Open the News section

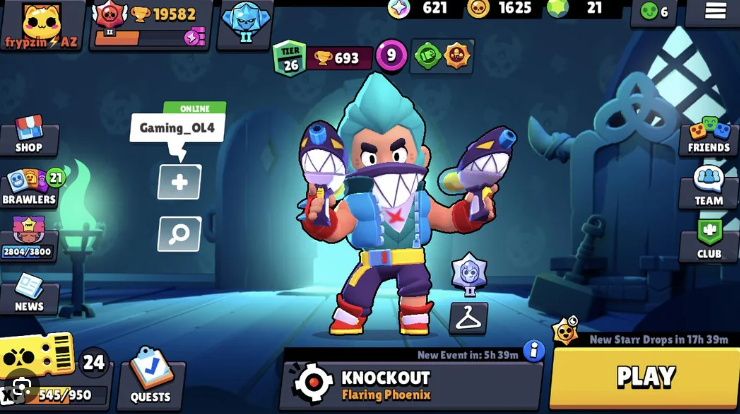tap(28, 293)
